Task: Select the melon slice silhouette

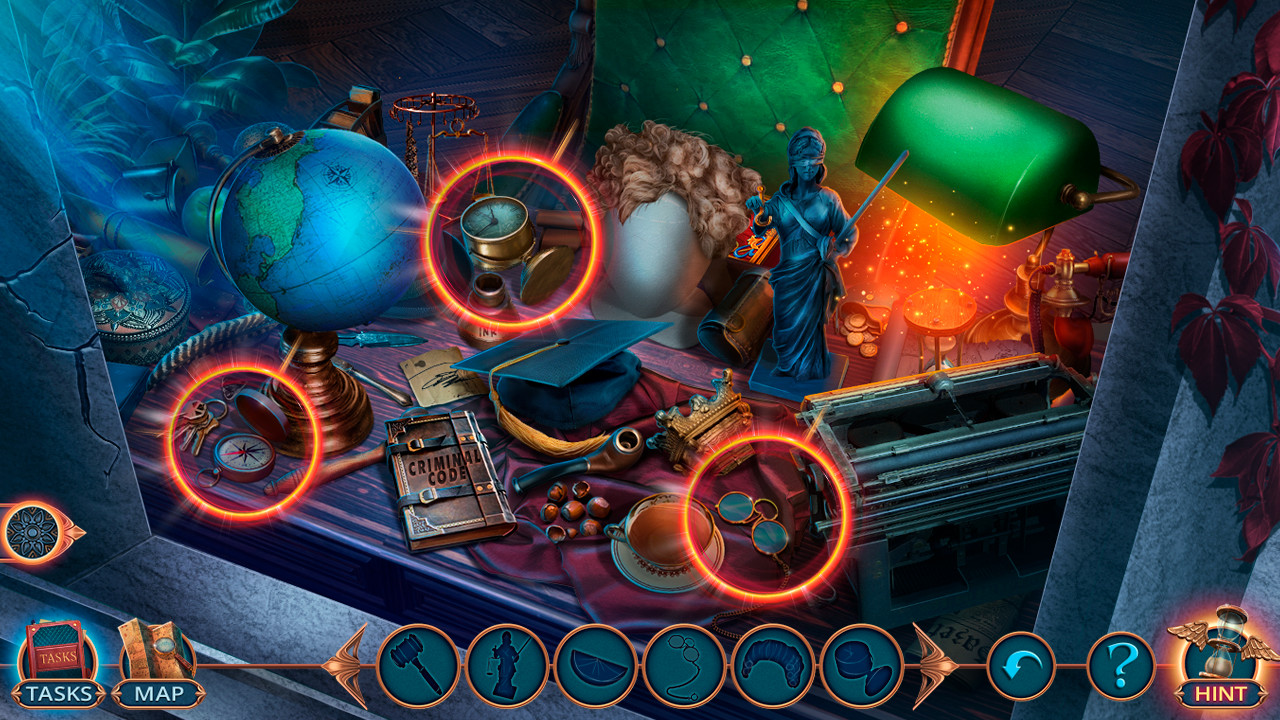Action: pos(596,661)
